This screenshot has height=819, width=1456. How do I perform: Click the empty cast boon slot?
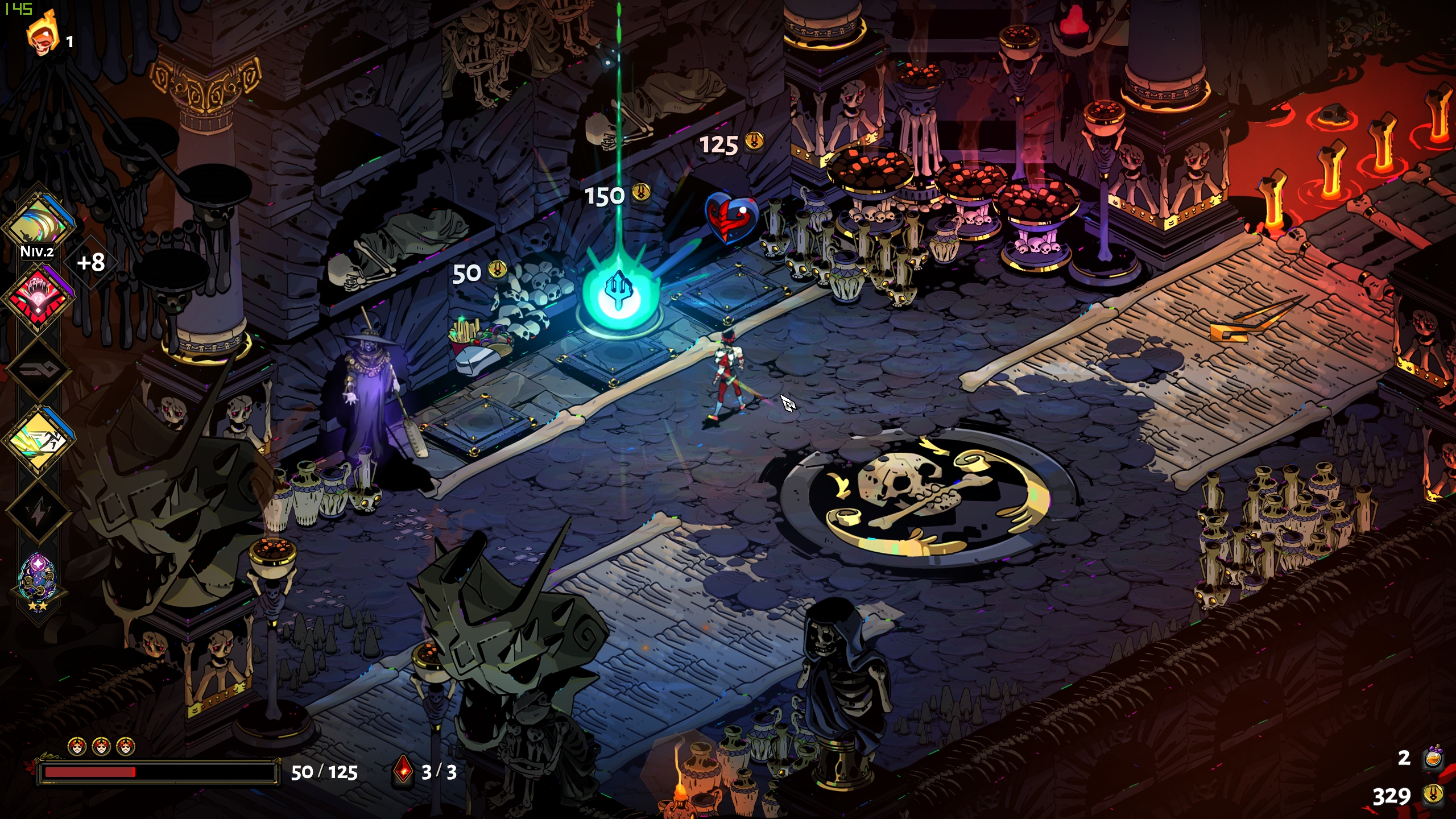click(x=39, y=370)
